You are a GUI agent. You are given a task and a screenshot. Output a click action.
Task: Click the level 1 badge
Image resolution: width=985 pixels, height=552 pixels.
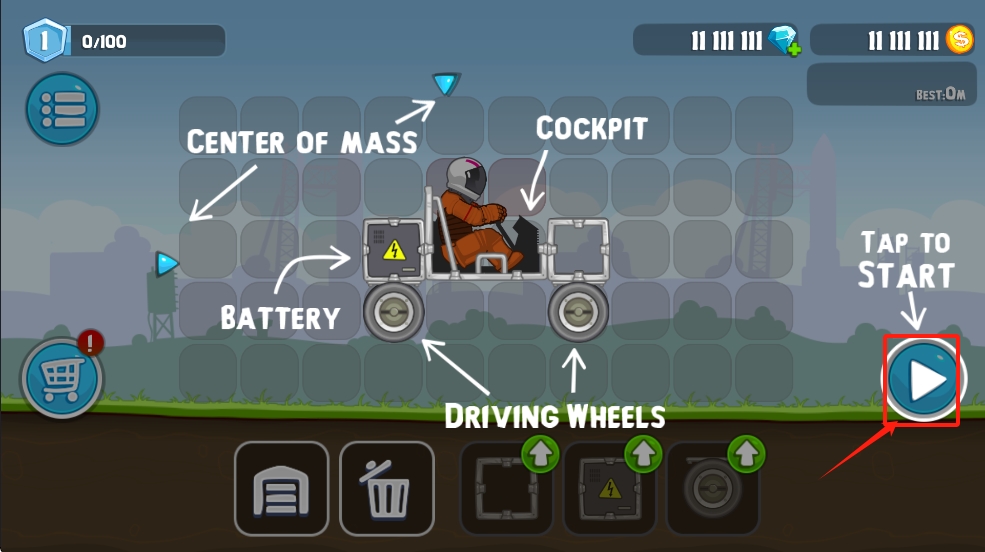click(44, 41)
